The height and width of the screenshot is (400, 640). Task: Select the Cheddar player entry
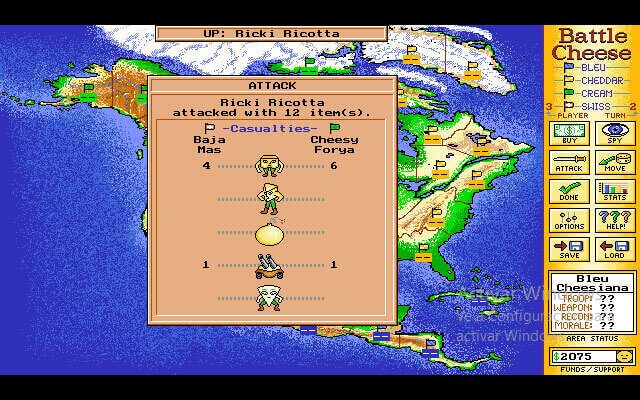(x=599, y=80)
